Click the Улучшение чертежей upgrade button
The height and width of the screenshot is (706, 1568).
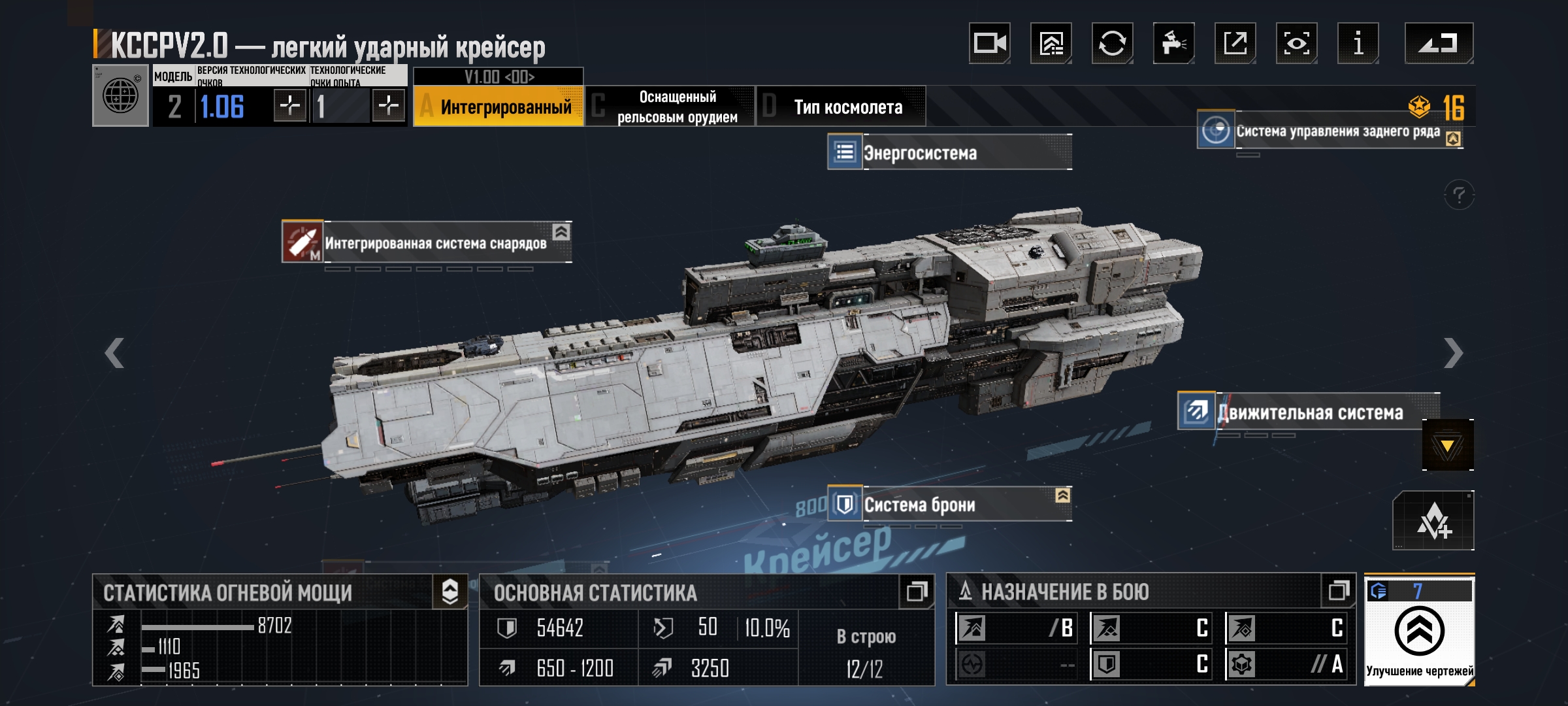point(1419,632)
